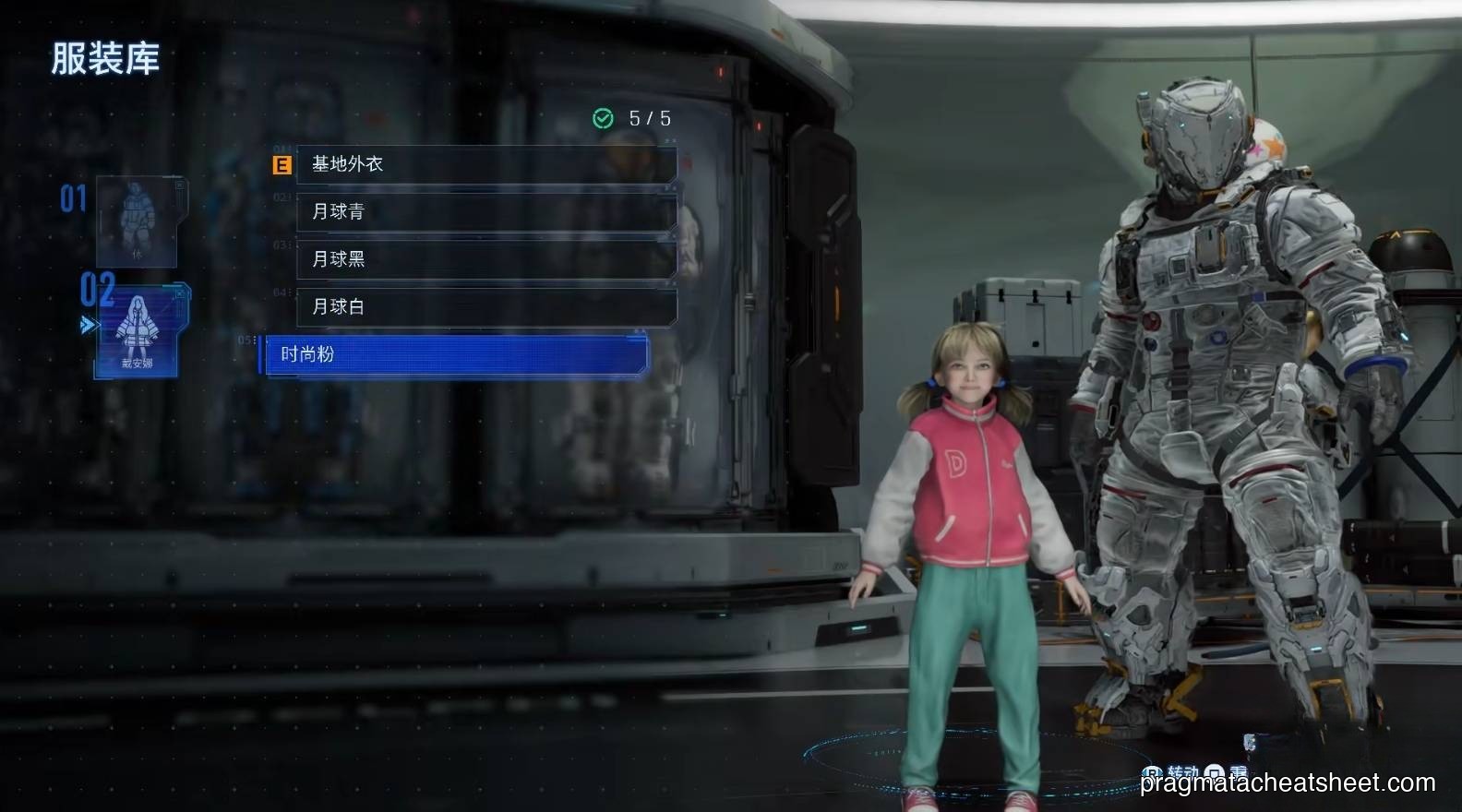Pick the 月球黑 outfit
Viewport: 1462px width, 812px height.
[486, 259]
